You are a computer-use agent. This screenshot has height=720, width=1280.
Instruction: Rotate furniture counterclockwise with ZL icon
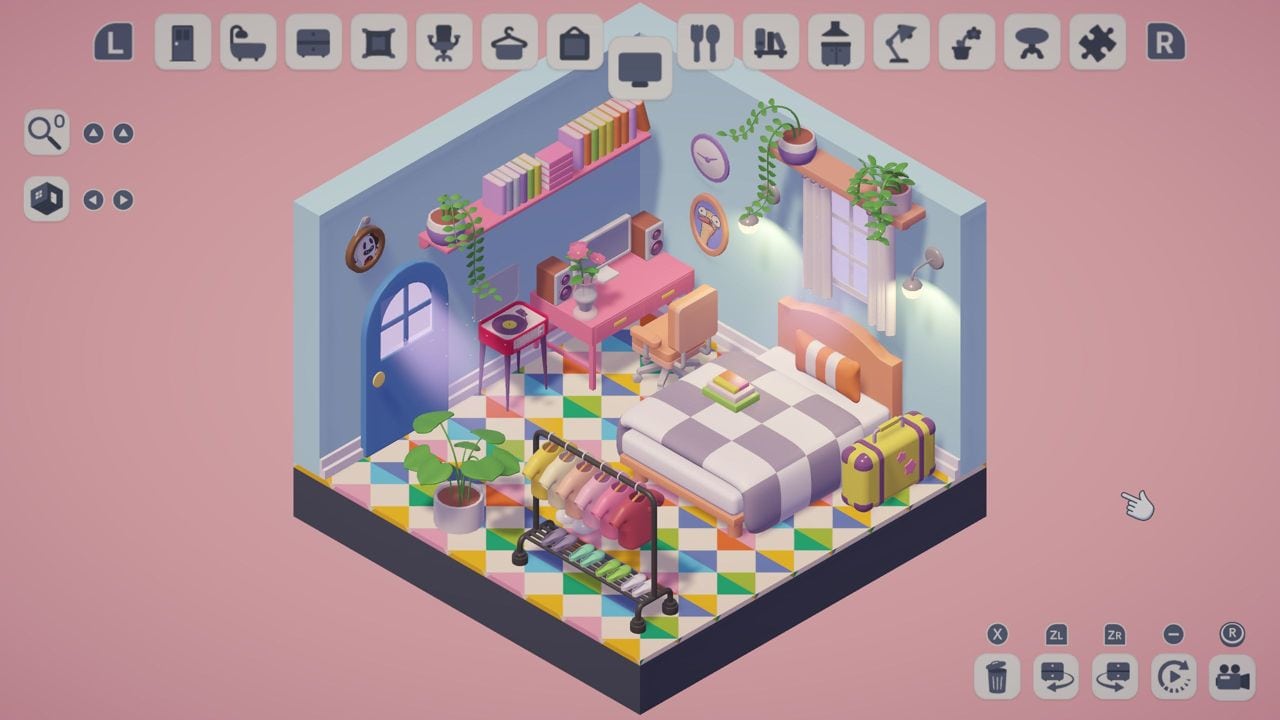pyautogui.click(x=1055, y=676)
